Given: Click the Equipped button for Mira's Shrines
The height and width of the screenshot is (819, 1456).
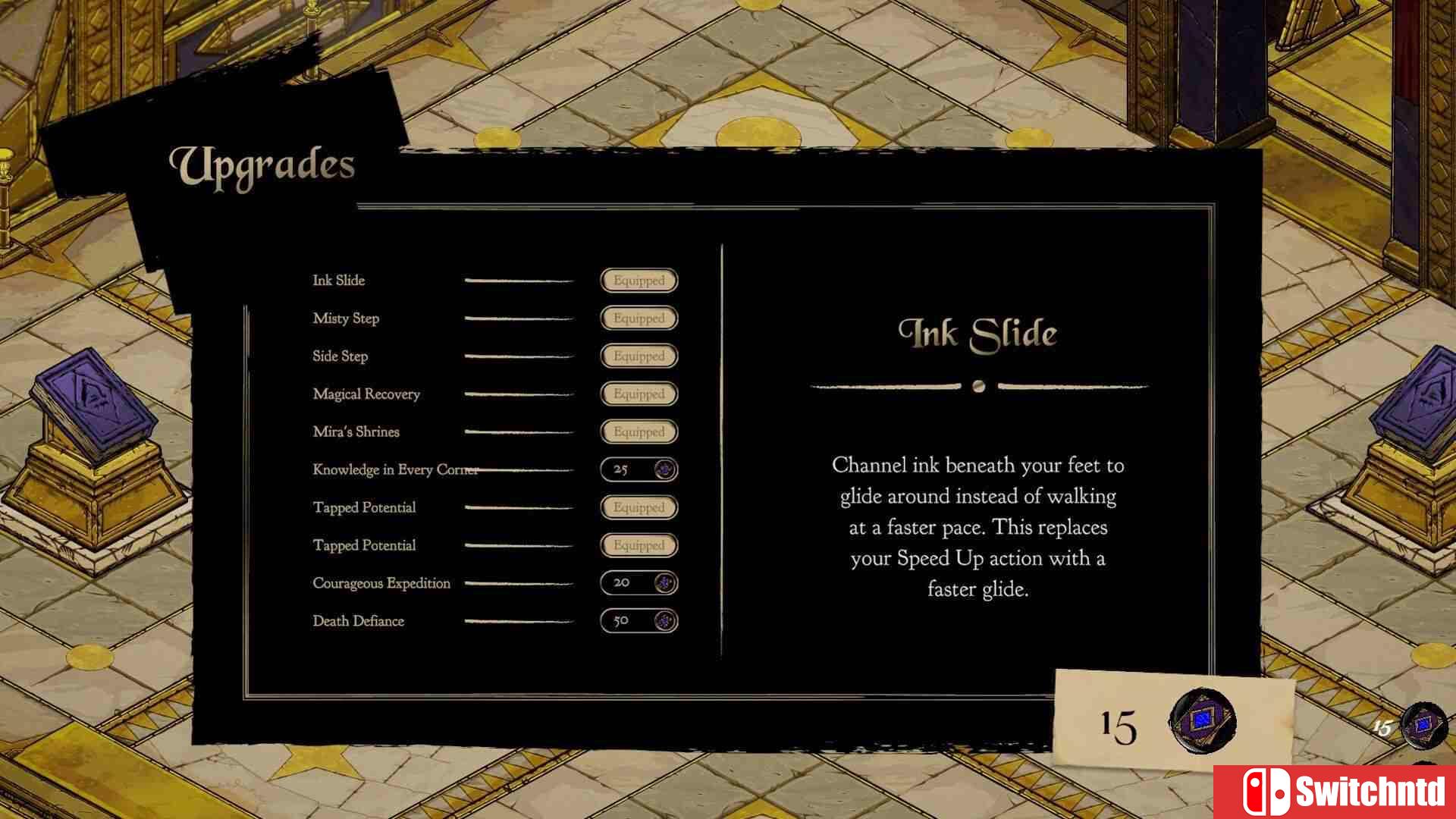Looking at the screenshot, I should tap(638, 431).
